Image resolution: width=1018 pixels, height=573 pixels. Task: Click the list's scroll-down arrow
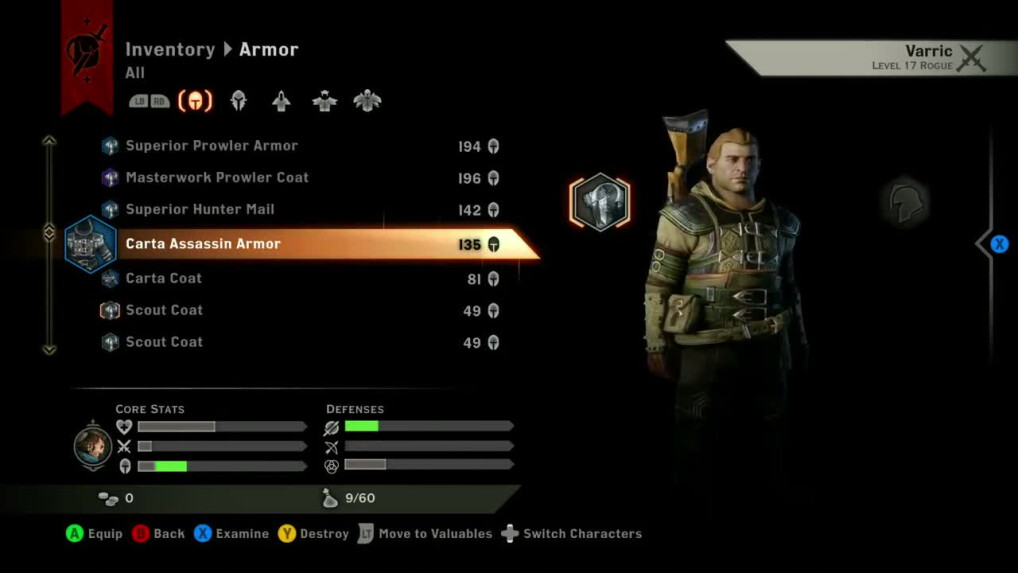(x=49, y=349)
